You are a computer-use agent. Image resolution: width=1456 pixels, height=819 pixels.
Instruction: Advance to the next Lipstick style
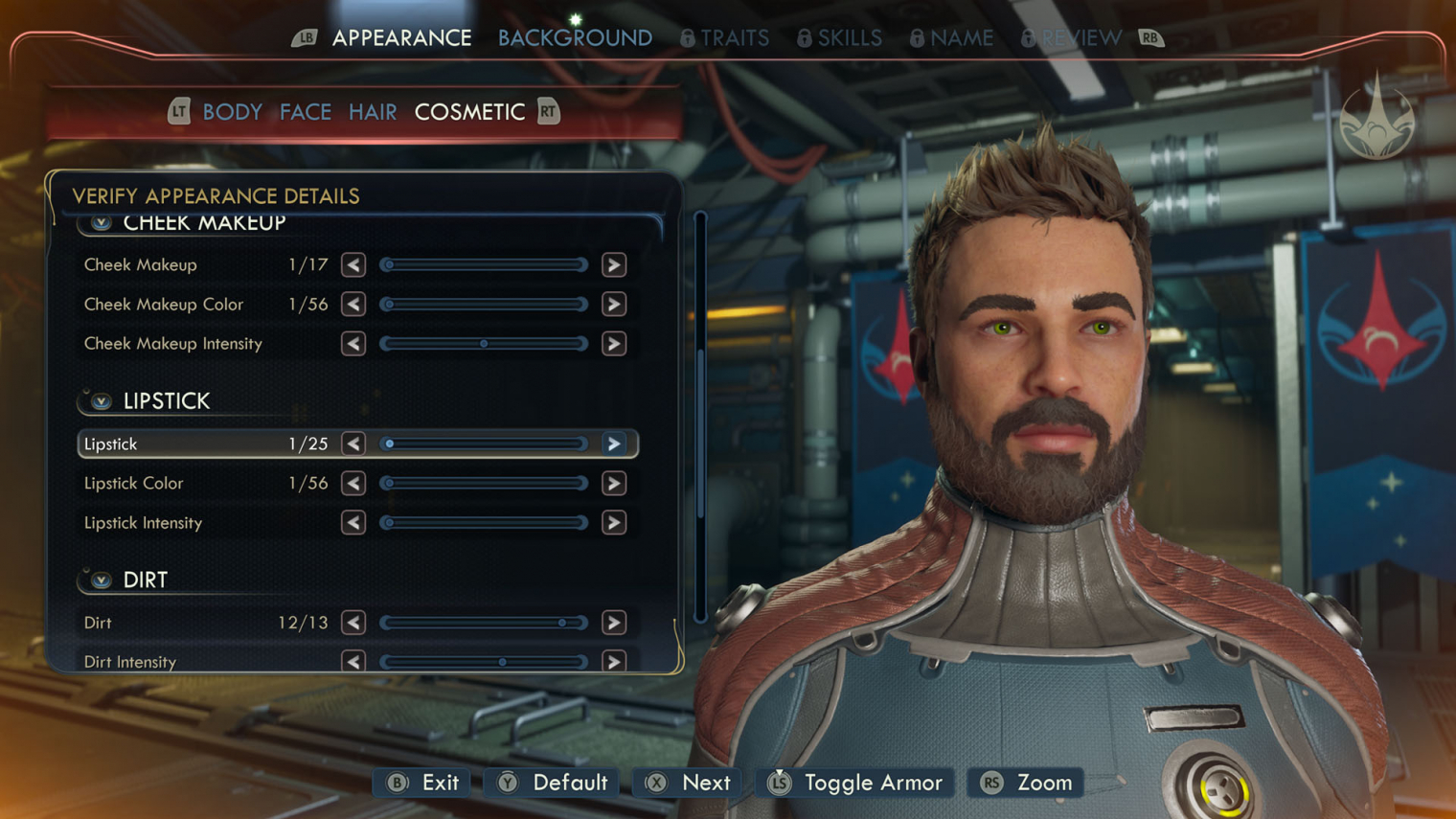[x=614, y=444]
